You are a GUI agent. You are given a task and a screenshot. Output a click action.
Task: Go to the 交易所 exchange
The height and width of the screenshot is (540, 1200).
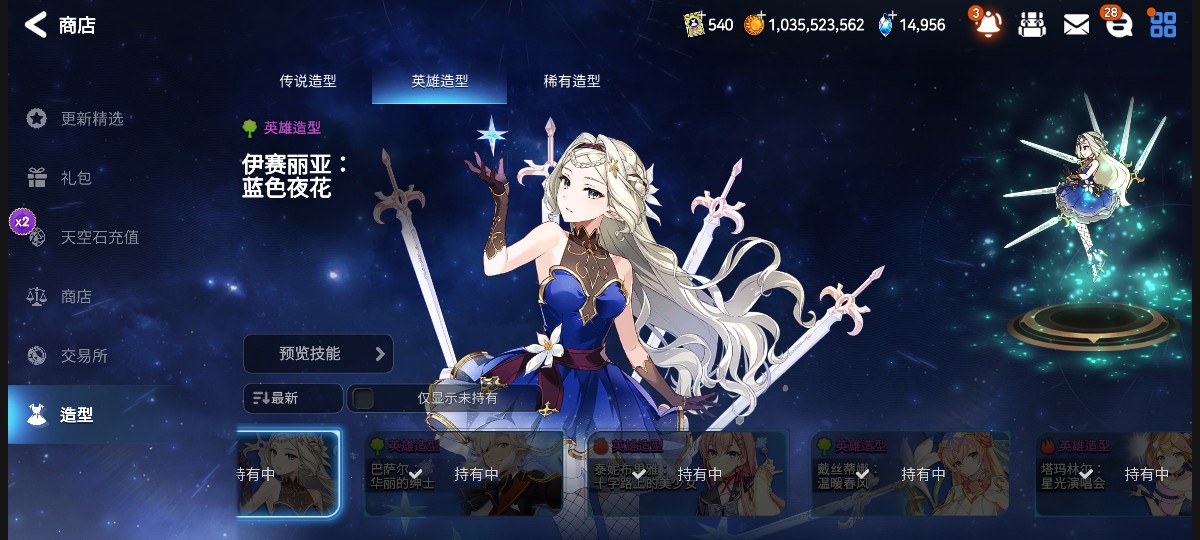(x=83, y=355)
